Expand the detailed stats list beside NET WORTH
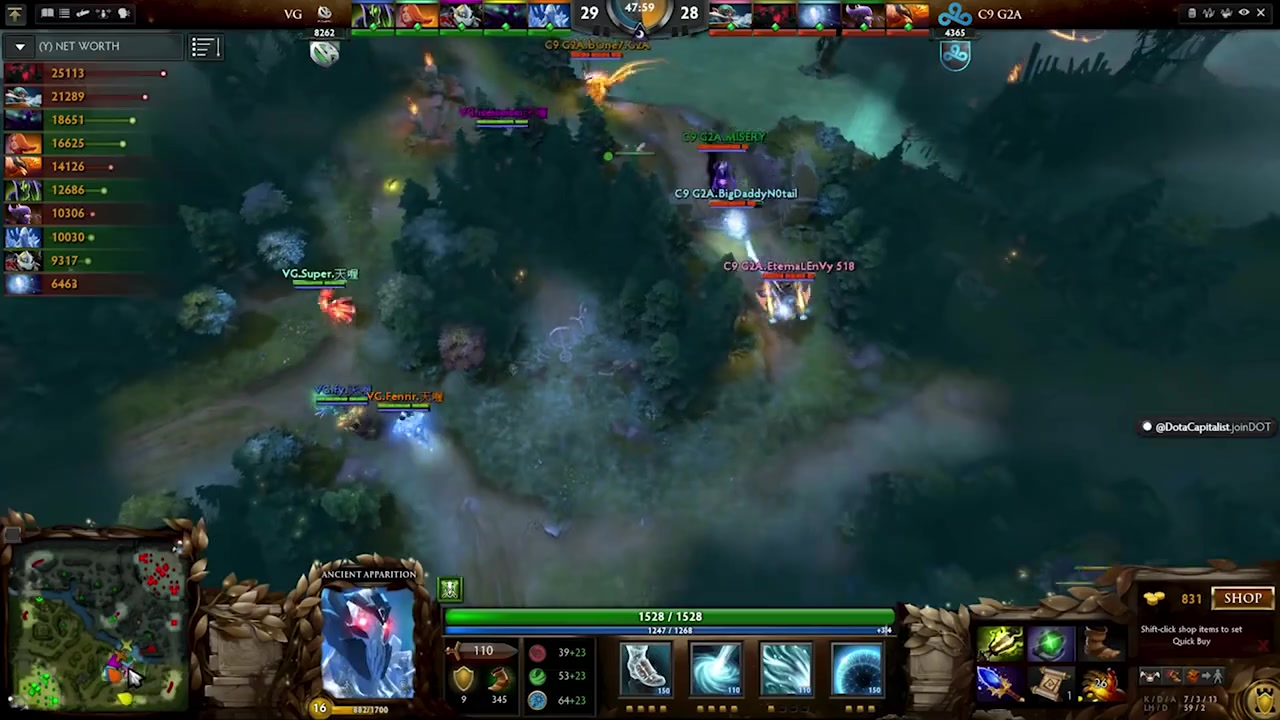The width and height of the screenshot is (1280, 720). click(x=204, y=47)
